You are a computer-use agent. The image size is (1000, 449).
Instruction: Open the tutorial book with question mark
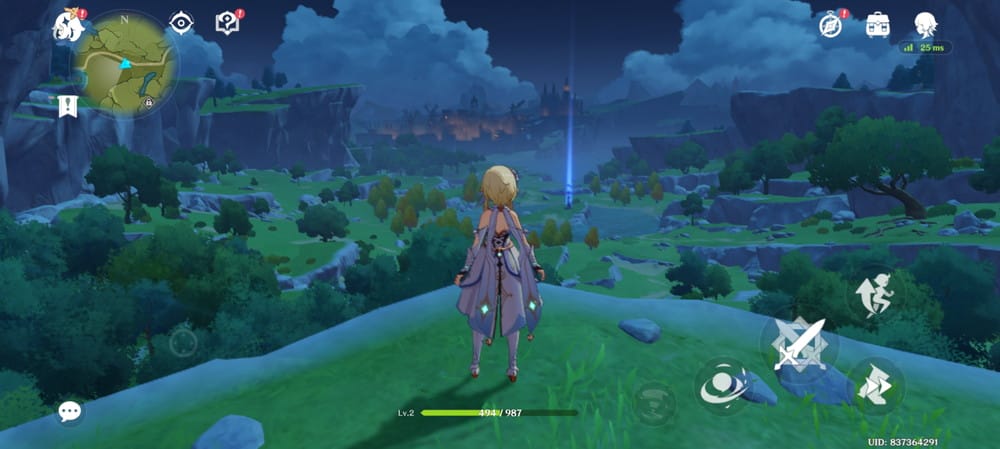228,23
